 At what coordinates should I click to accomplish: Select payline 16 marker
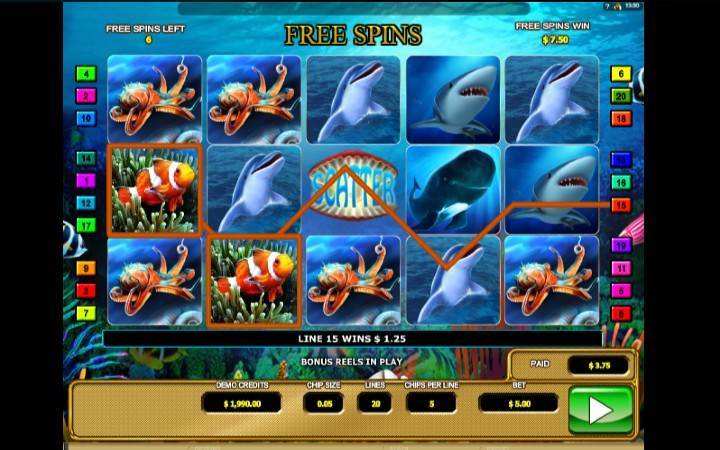(x=621, y=182)
